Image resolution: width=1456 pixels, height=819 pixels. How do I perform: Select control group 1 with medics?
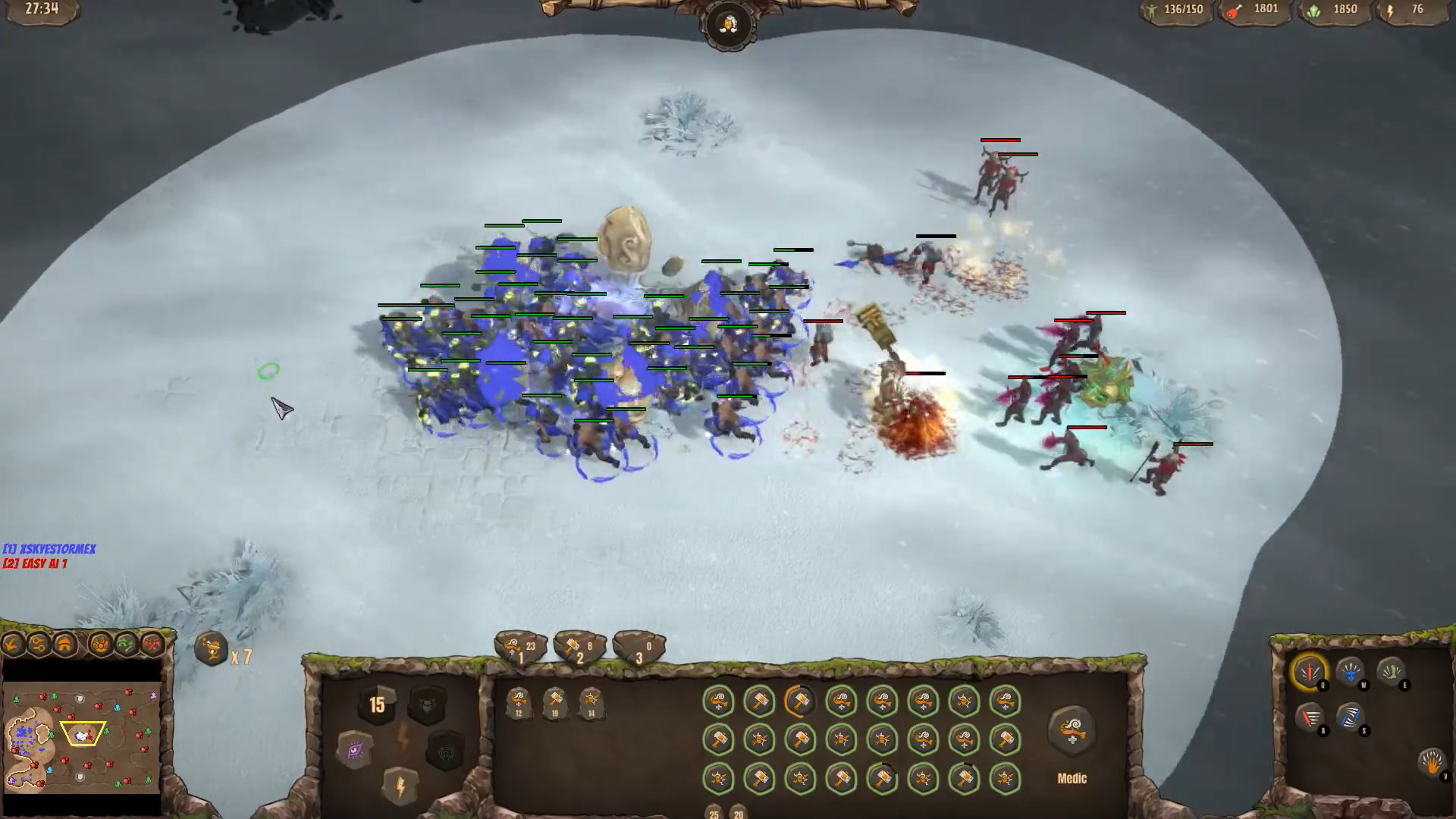click(x=520, y=649)
